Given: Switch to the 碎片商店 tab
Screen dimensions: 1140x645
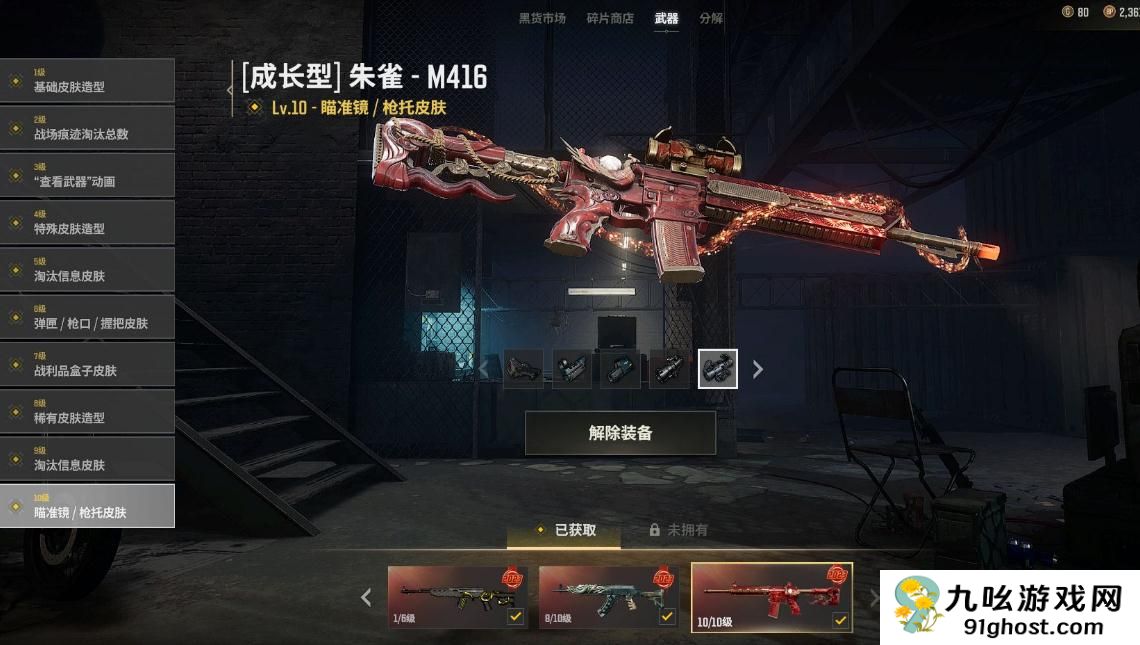Looking at the screenshot, I should (x=610, y=18).
